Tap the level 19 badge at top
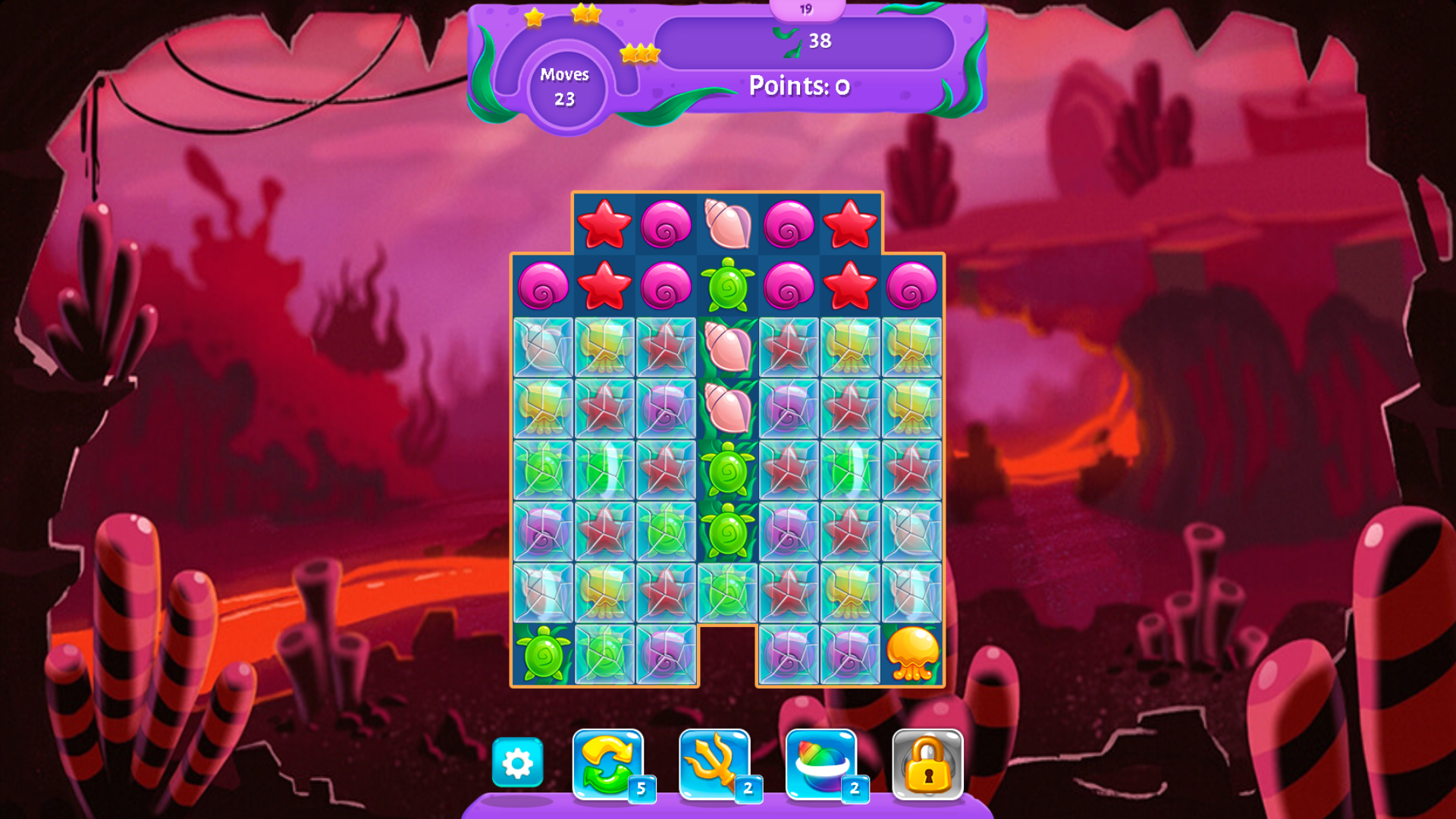The height and width of the screenshot is (819, 1456). 805,9
